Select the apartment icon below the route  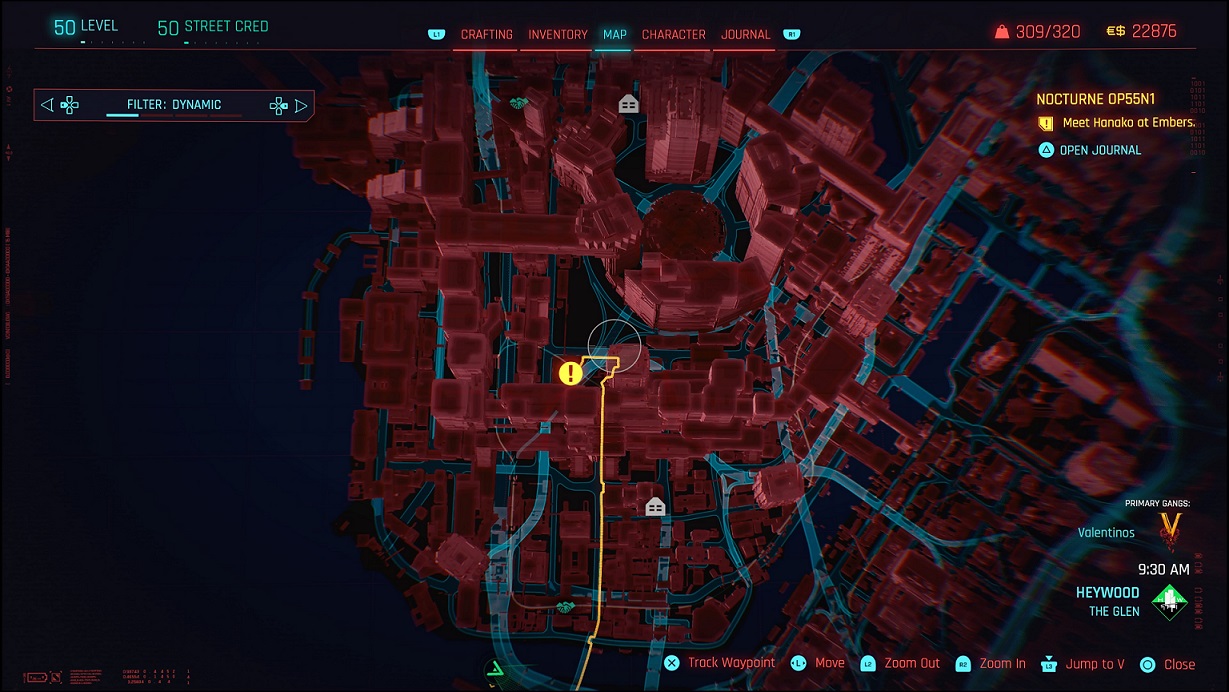pos(655,507)
